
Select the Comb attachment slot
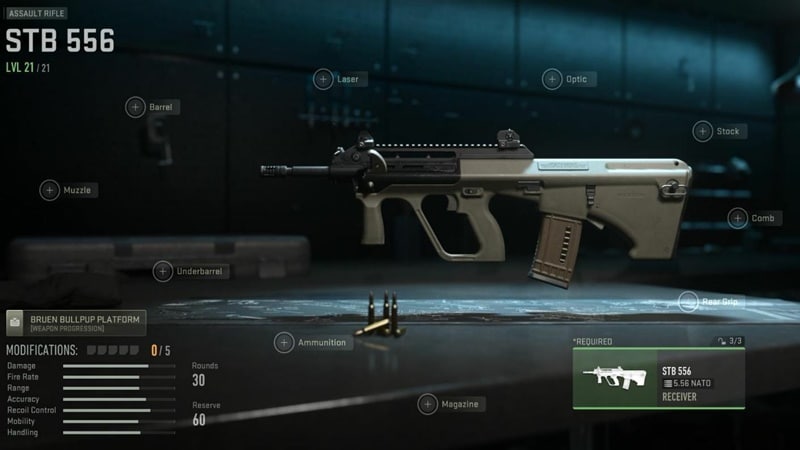click(x=737, y=218)
